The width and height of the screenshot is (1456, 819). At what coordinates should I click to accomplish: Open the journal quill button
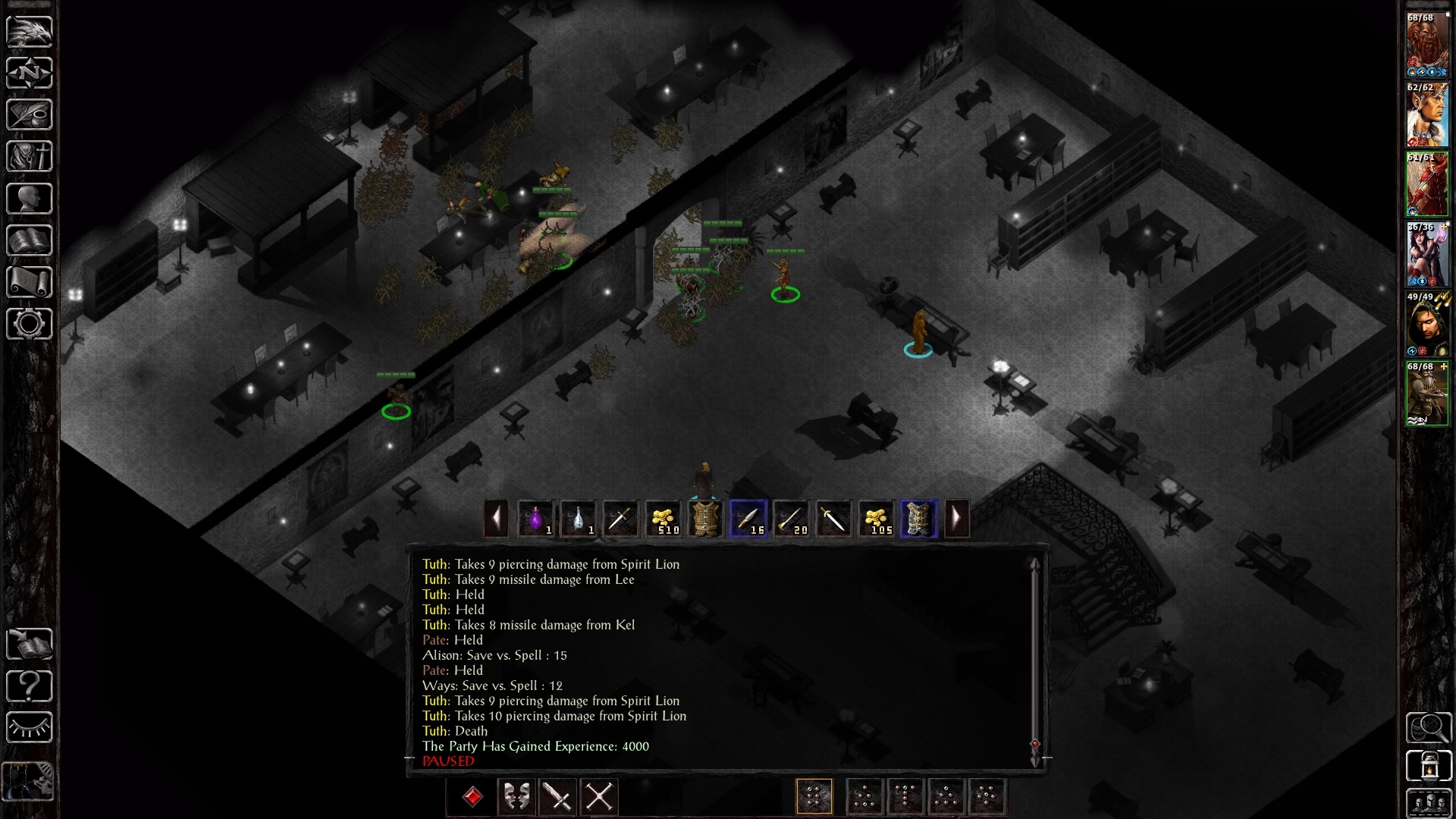coord(30,115)
